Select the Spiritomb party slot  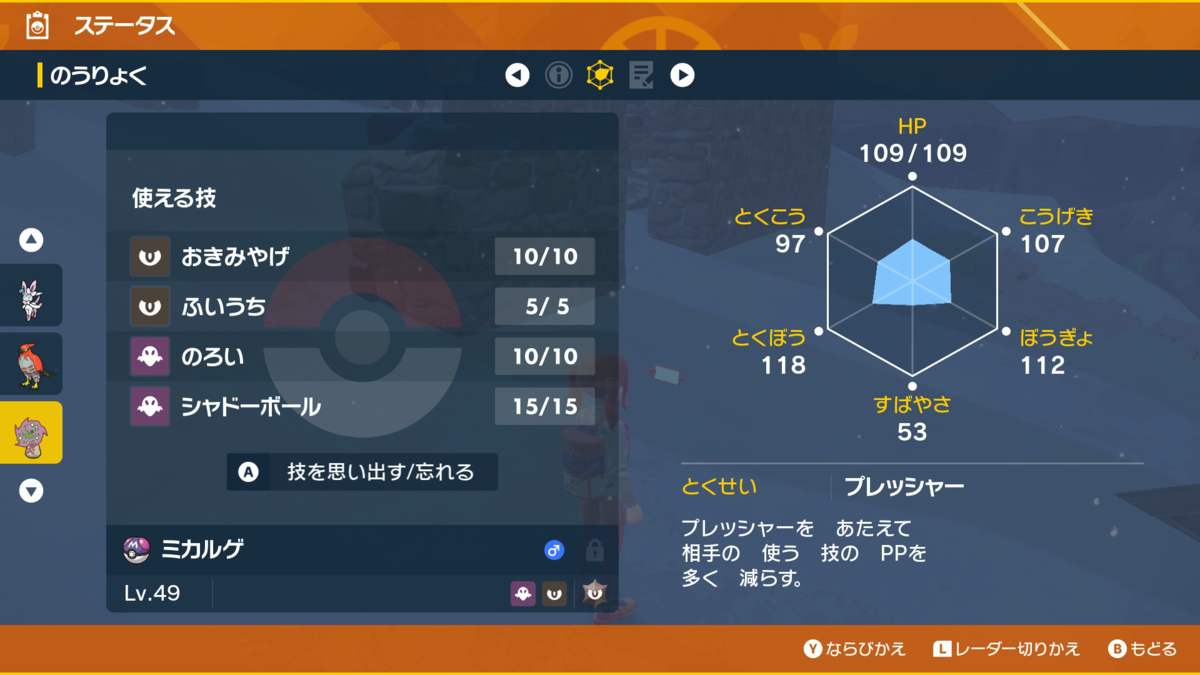(31, 433)
